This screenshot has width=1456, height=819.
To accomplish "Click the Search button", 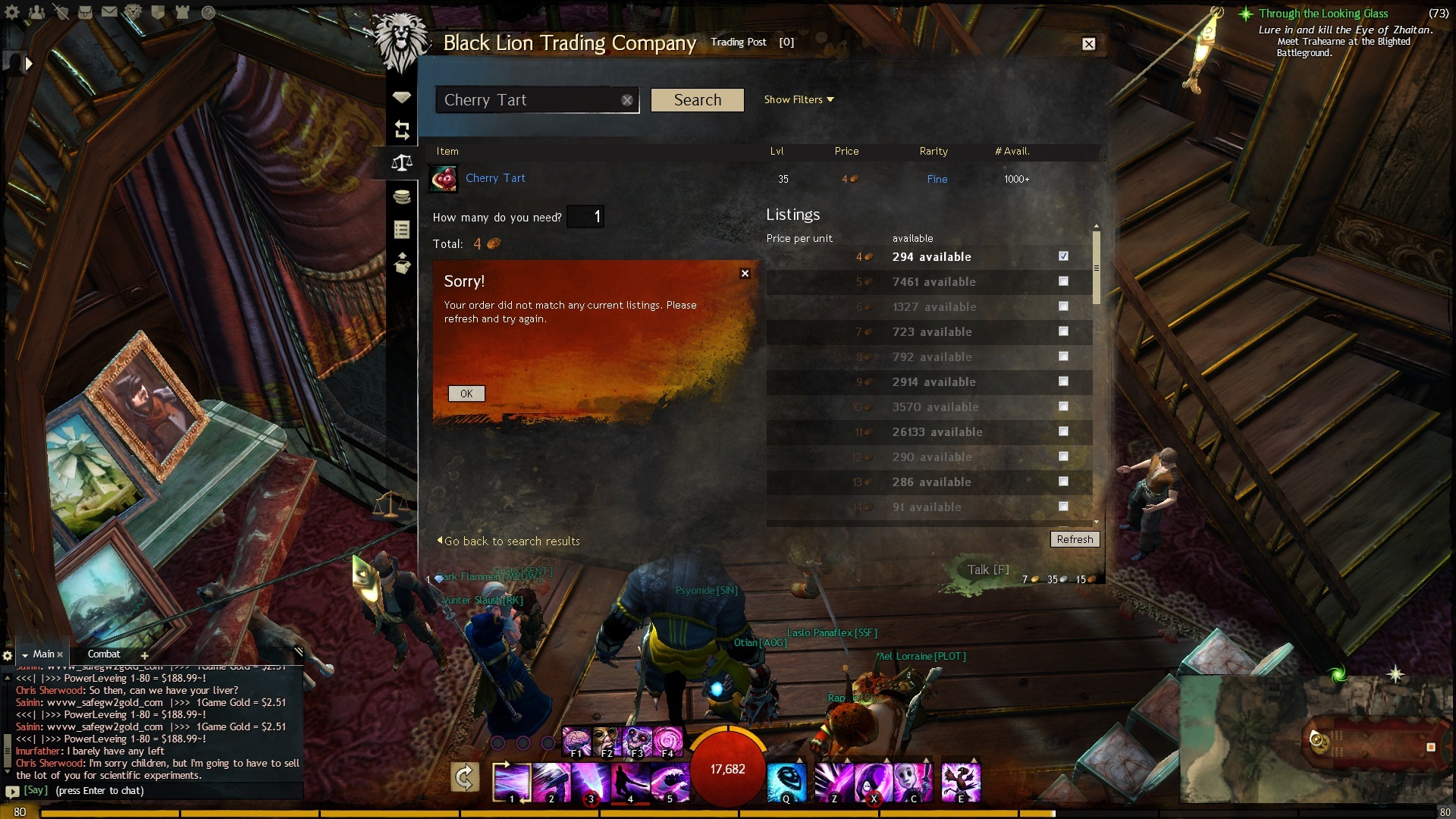I will click(x=697, y=100).
